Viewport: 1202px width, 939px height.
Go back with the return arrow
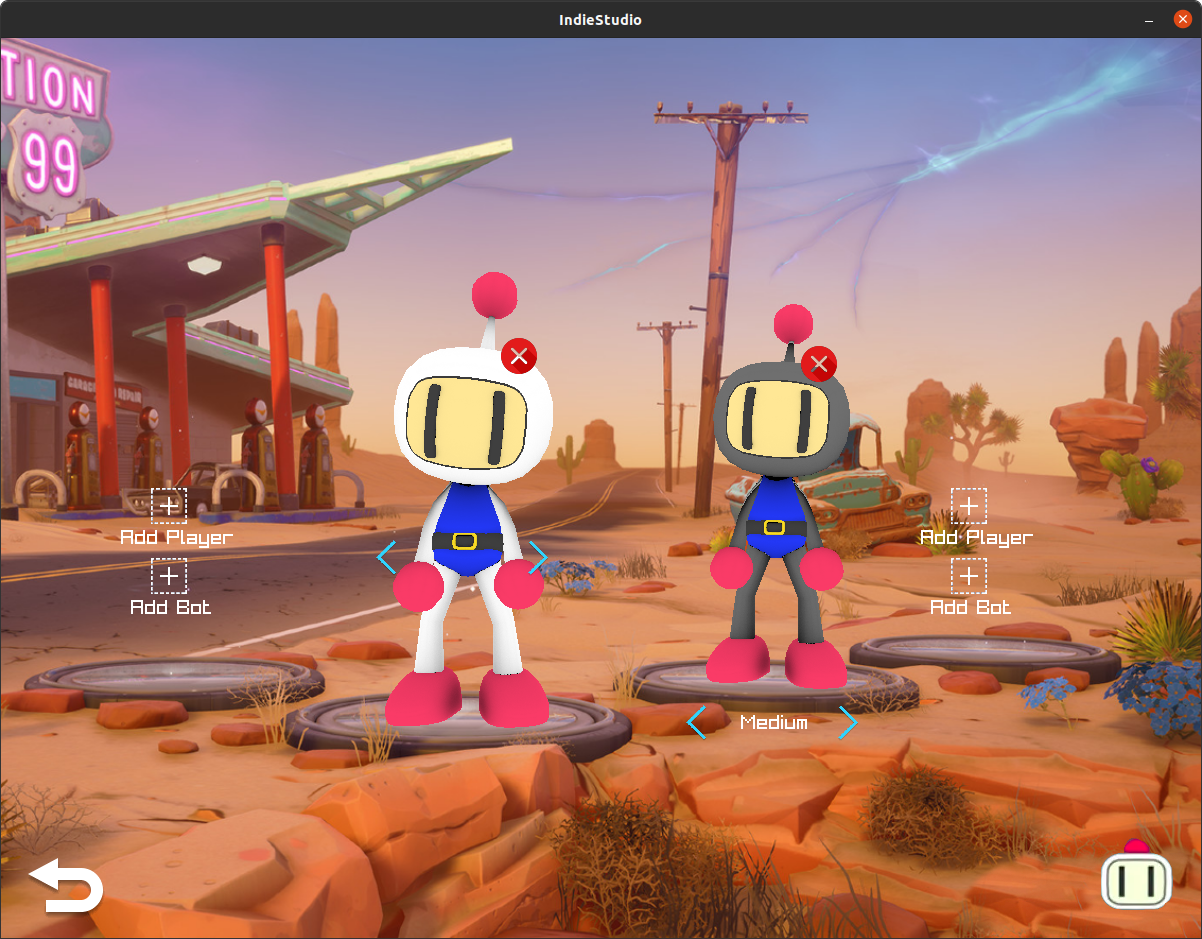[x=66, y=885]
